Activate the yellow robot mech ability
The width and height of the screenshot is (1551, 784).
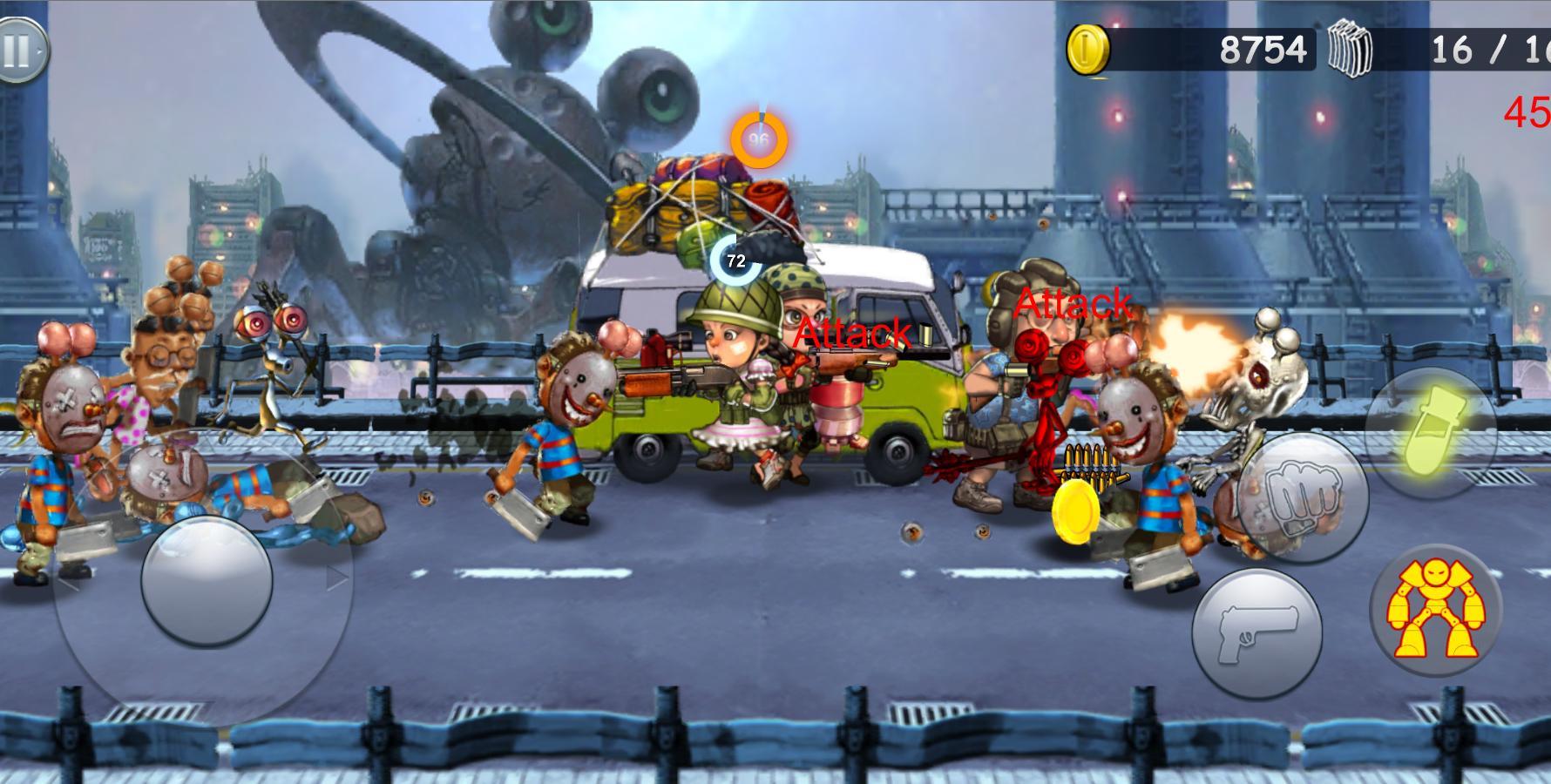click(x=1434, y=609)
